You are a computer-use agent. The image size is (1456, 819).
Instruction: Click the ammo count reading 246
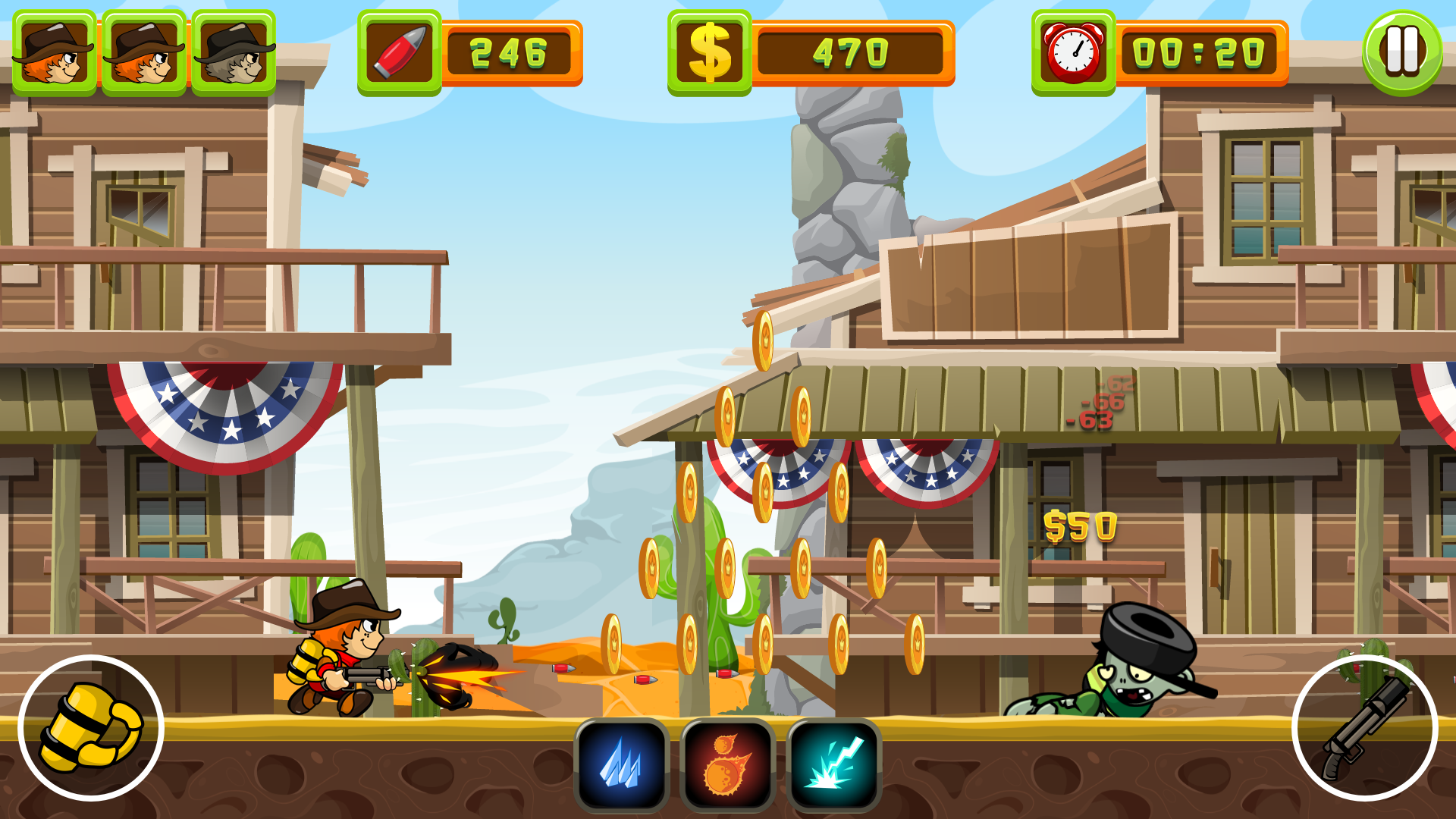507,50
